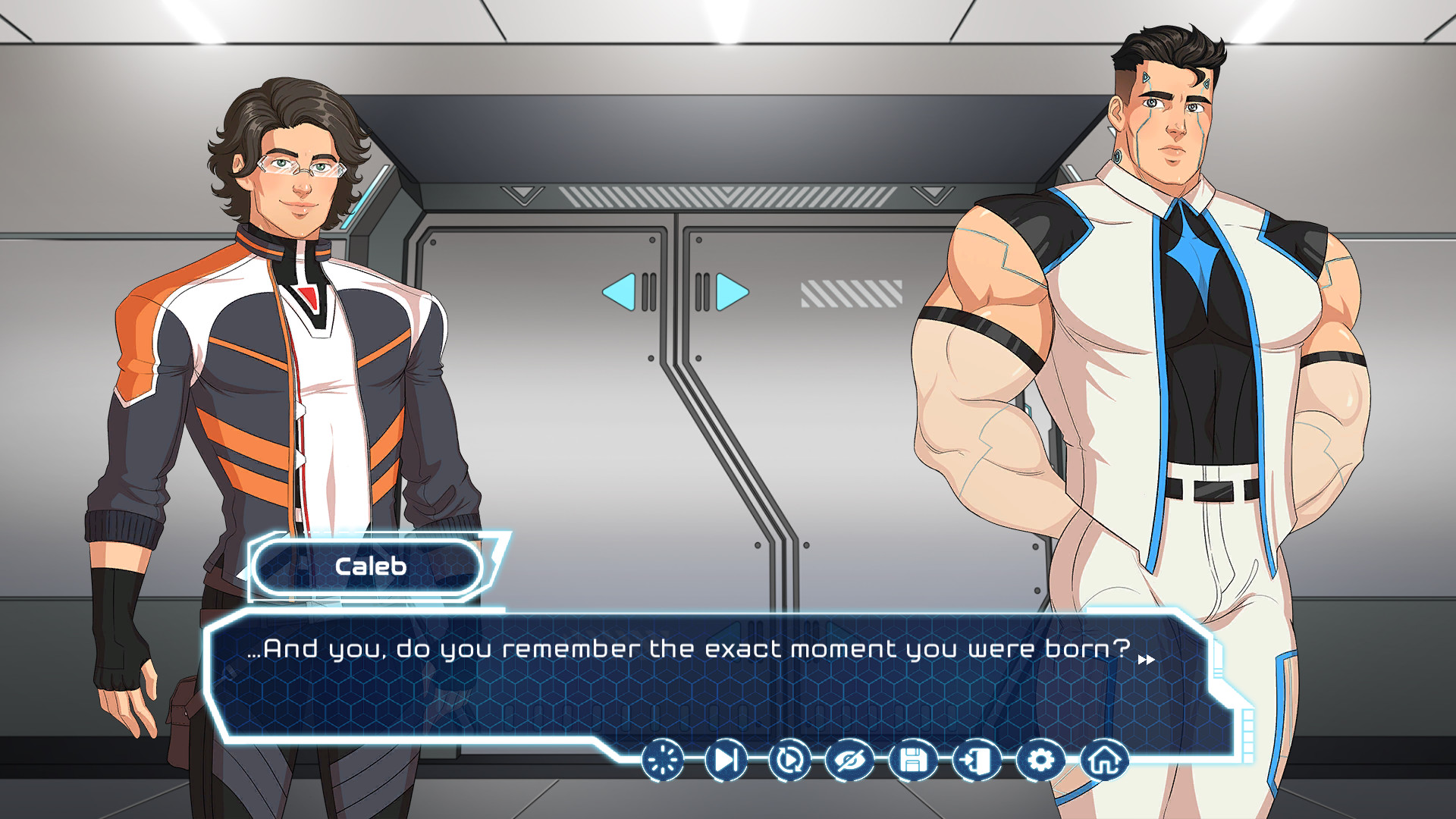The height and width of the screenshot is (819, 1456).
Task: Click the settings gear to adjust text speed
Action: pos(1040,761)
